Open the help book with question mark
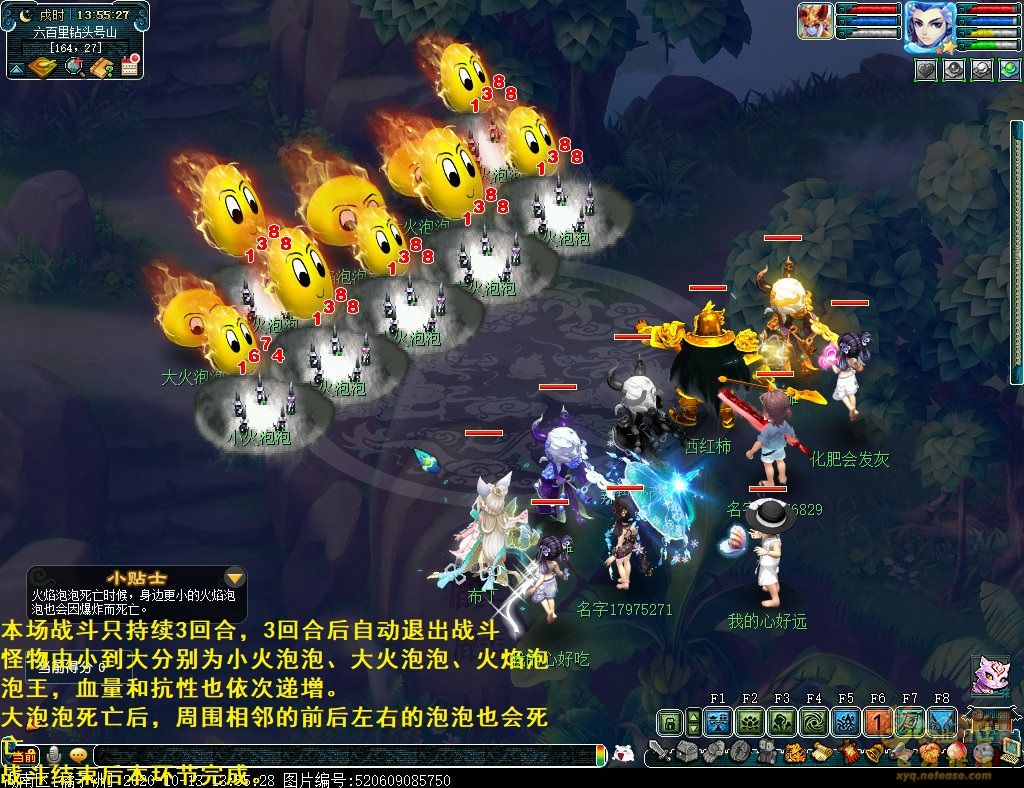The image size is (1024, 788). pyautogui.click(x=101, y=67)
